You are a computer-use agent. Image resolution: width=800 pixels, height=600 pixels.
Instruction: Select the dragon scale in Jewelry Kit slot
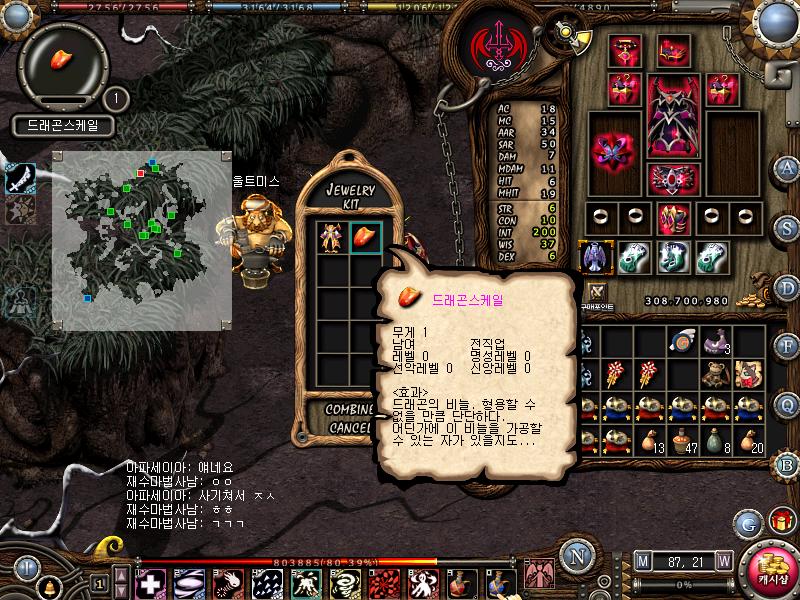365,238
